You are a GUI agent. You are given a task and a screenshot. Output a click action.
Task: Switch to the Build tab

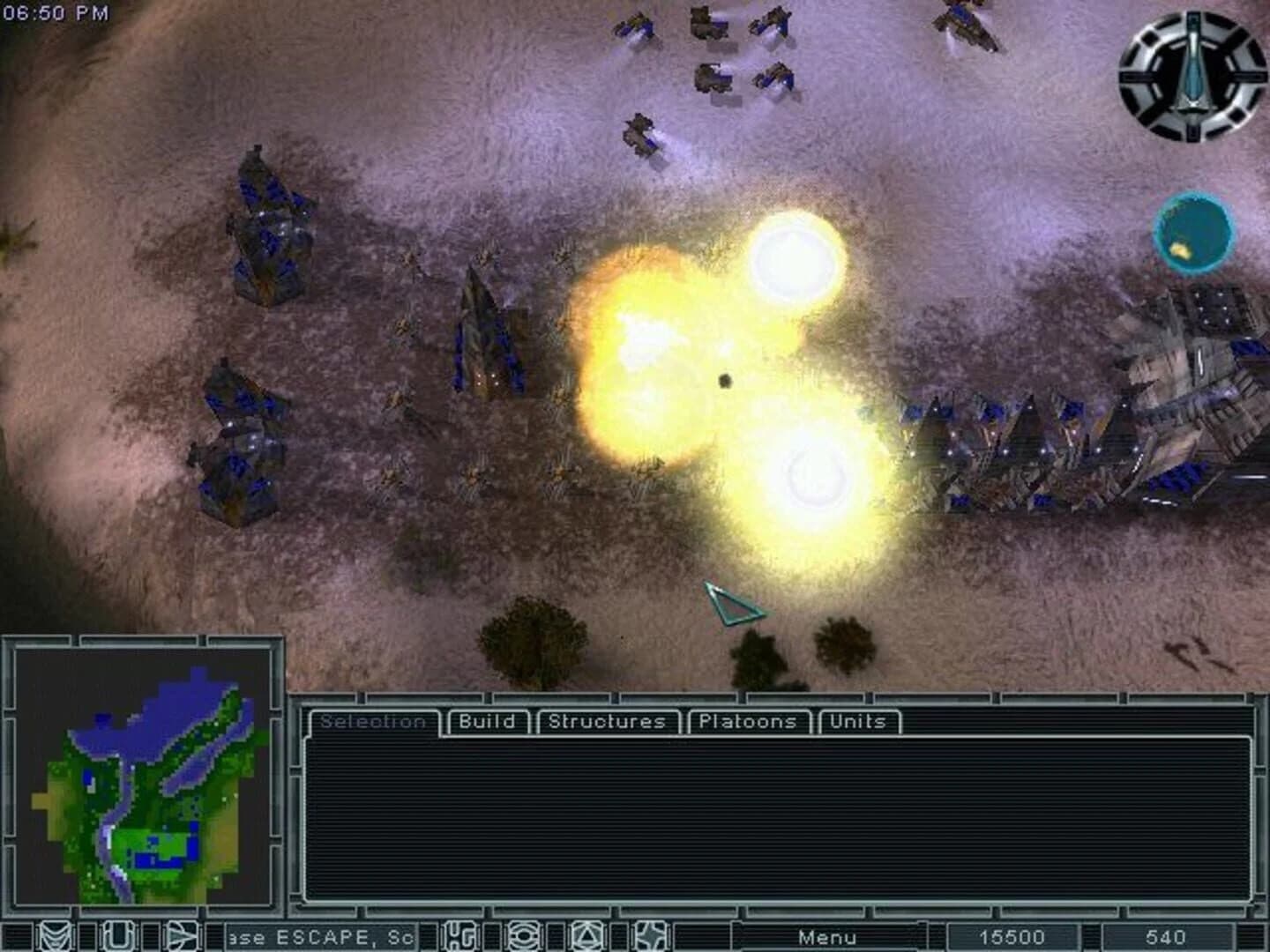point(487,721)
